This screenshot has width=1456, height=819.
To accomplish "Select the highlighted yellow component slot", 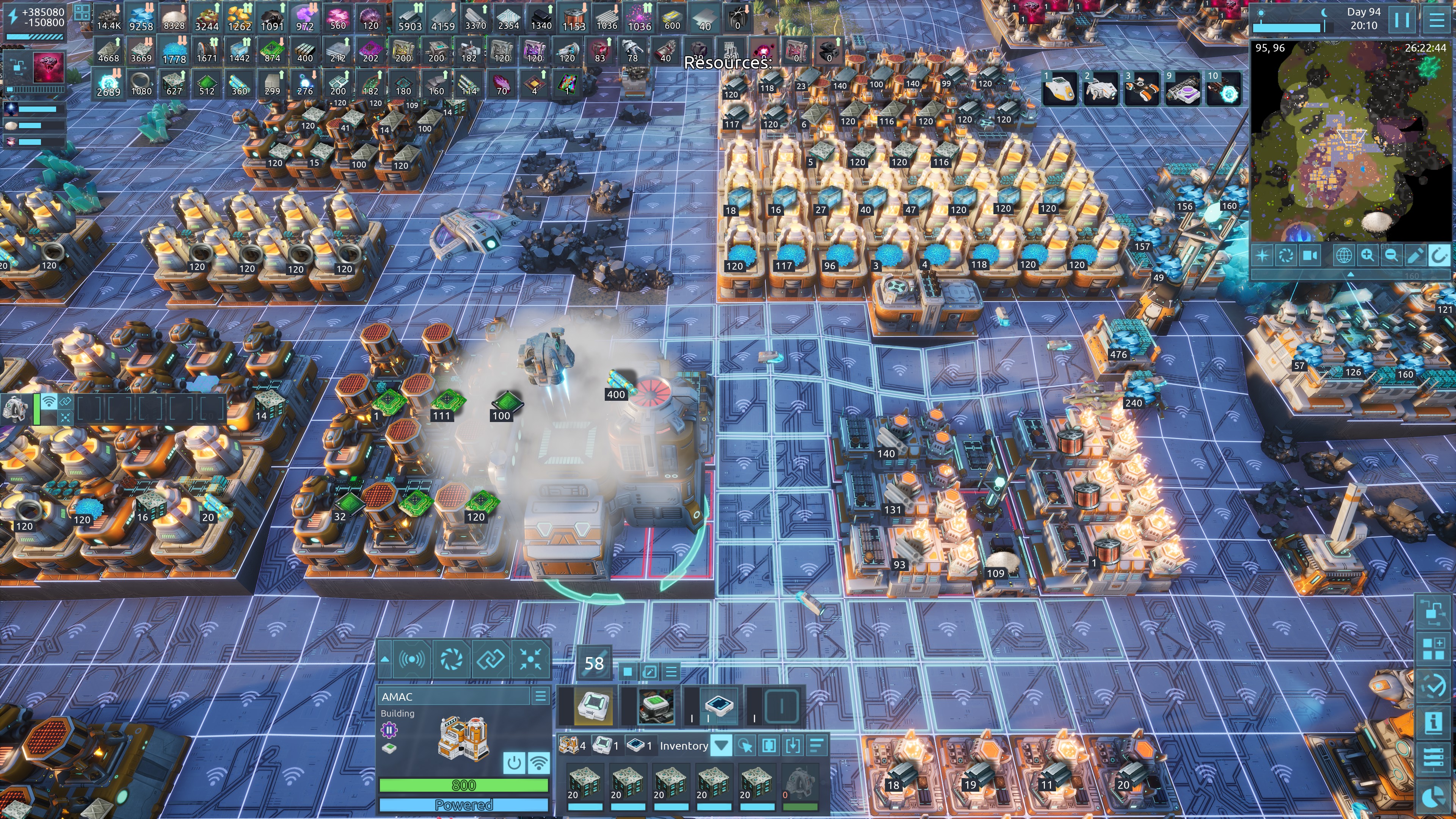I will coord(593,706).
